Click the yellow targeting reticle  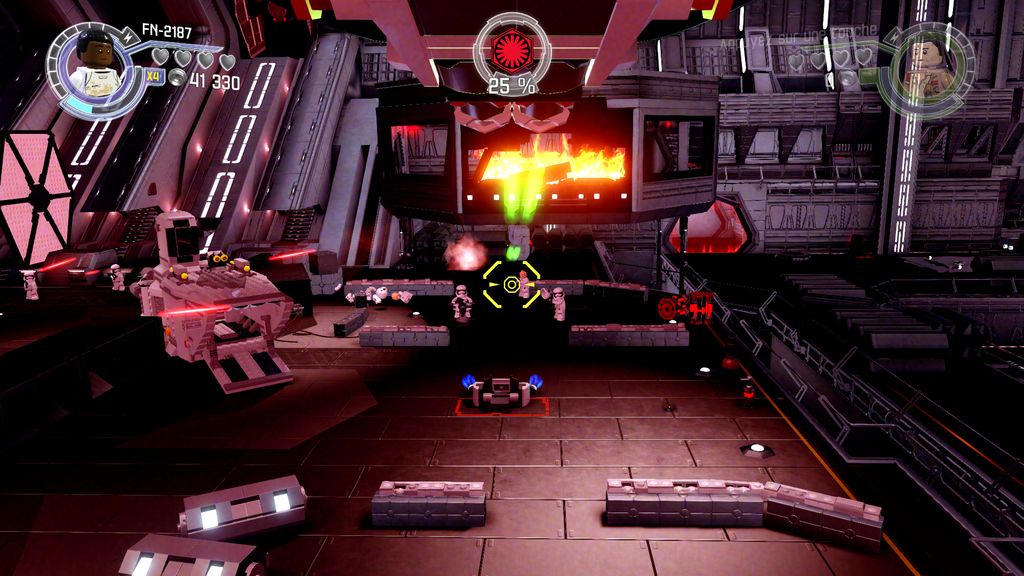tap(512, 285)
